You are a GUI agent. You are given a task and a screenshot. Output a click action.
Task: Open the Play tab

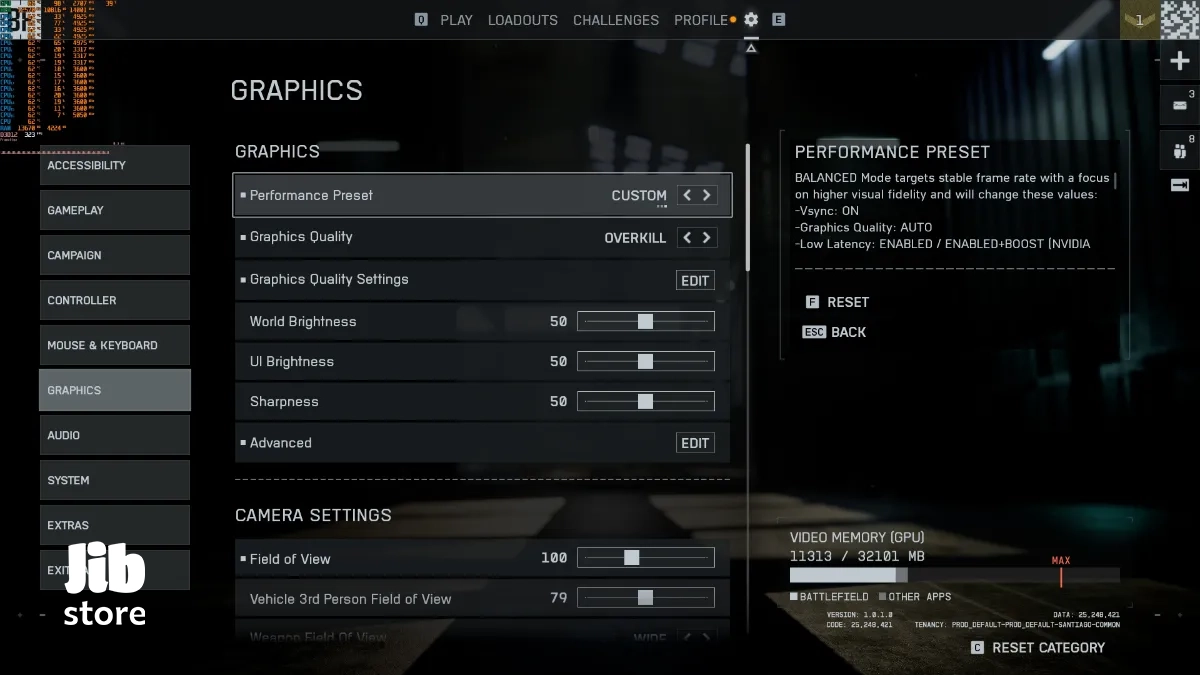tap(456, 20)
